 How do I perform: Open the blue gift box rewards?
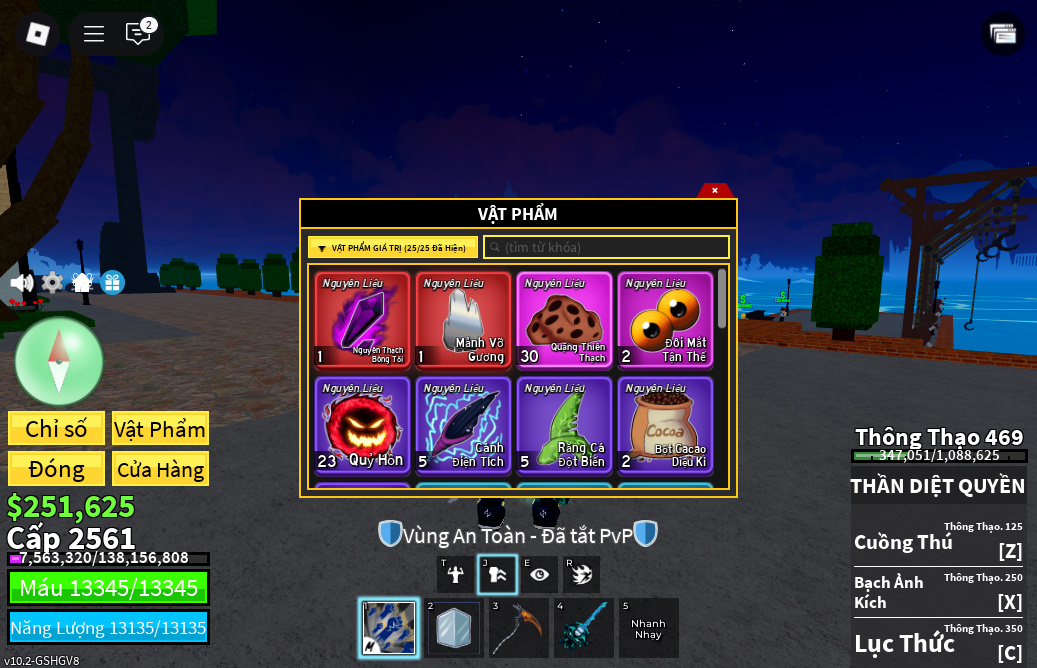112,283
